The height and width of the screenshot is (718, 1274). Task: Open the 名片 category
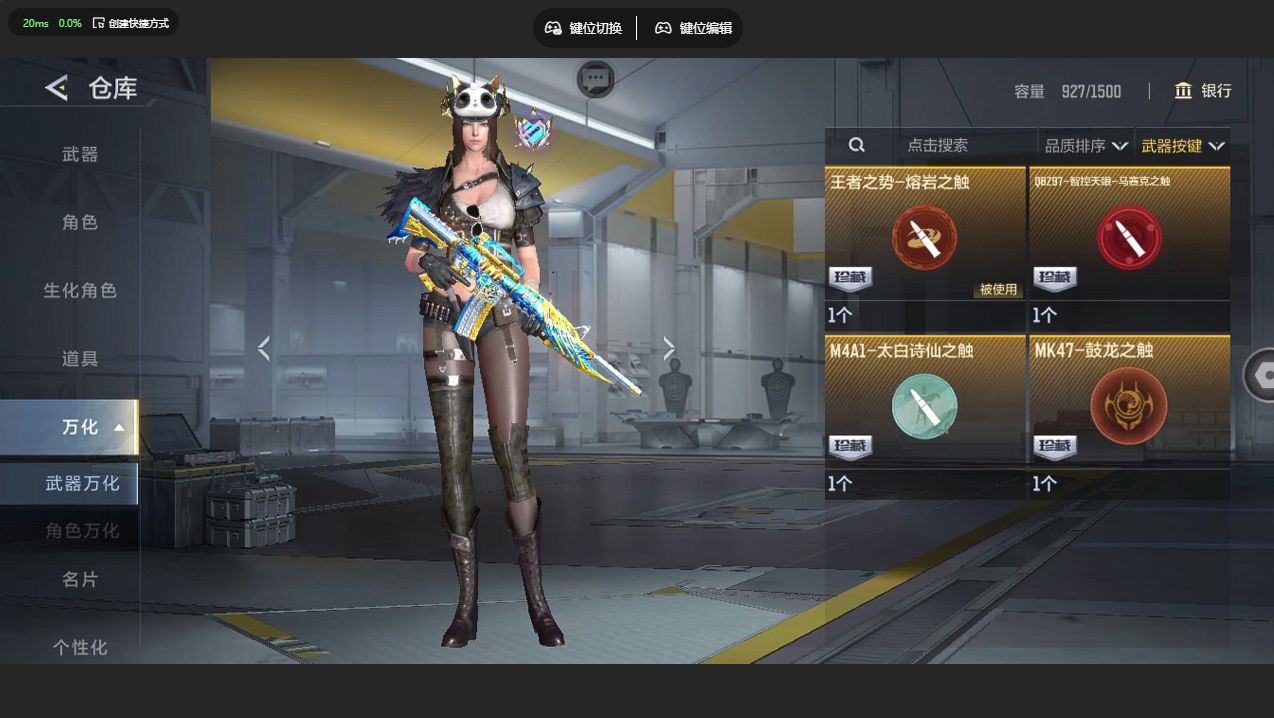pyautogui.click(x=80, y=579)
